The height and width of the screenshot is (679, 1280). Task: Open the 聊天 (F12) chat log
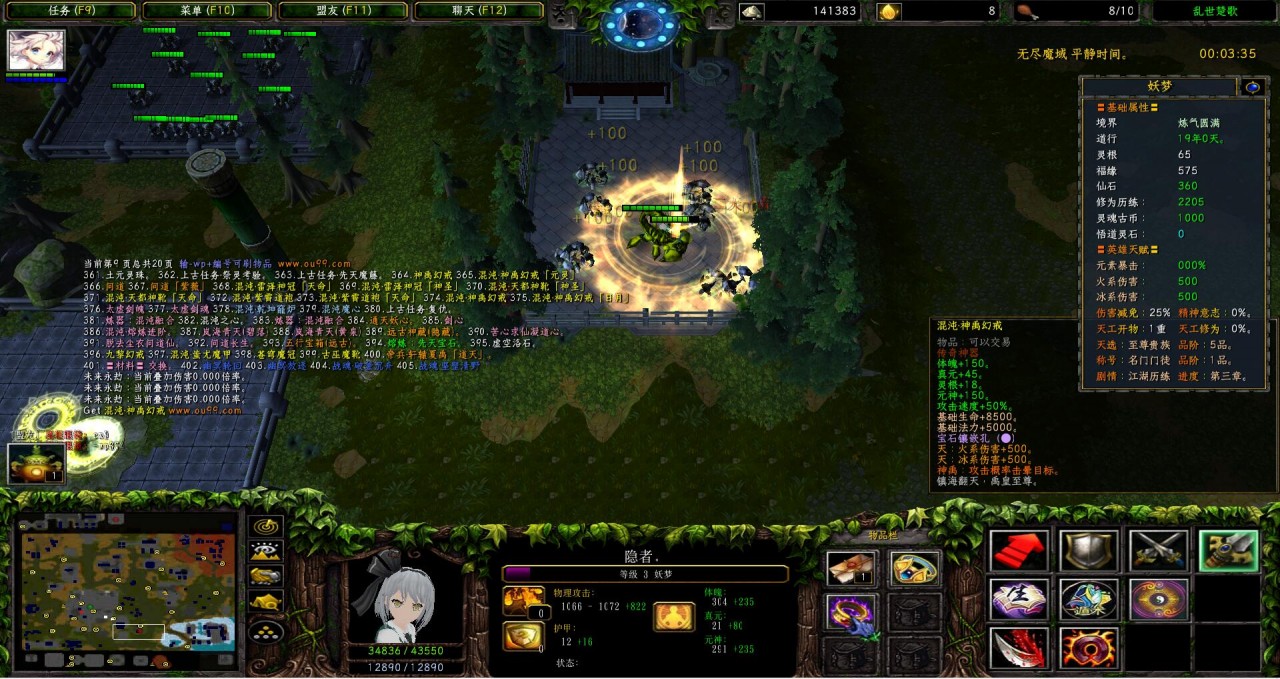(x=478, y=11)
